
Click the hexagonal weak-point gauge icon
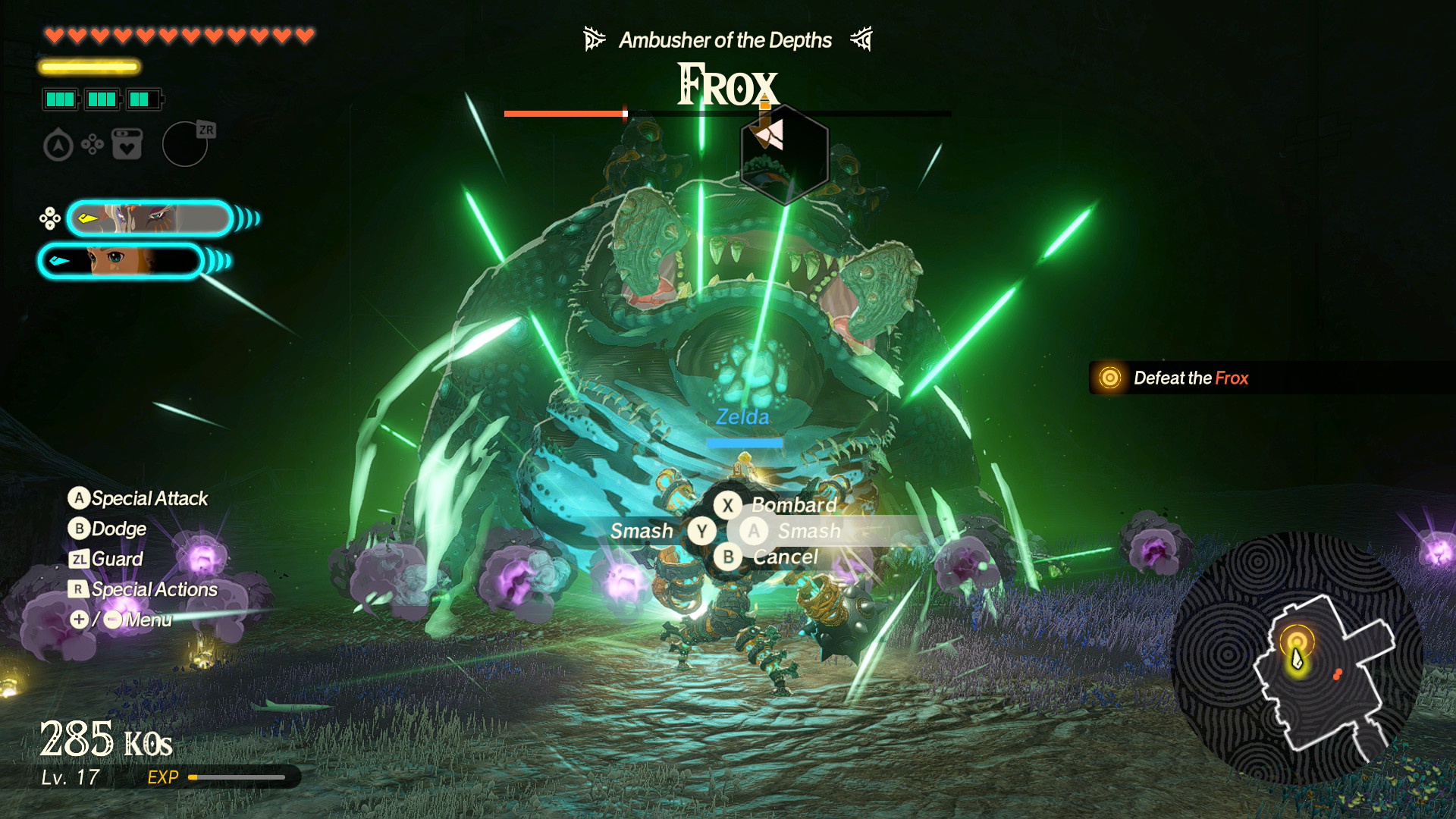(784, 155)
